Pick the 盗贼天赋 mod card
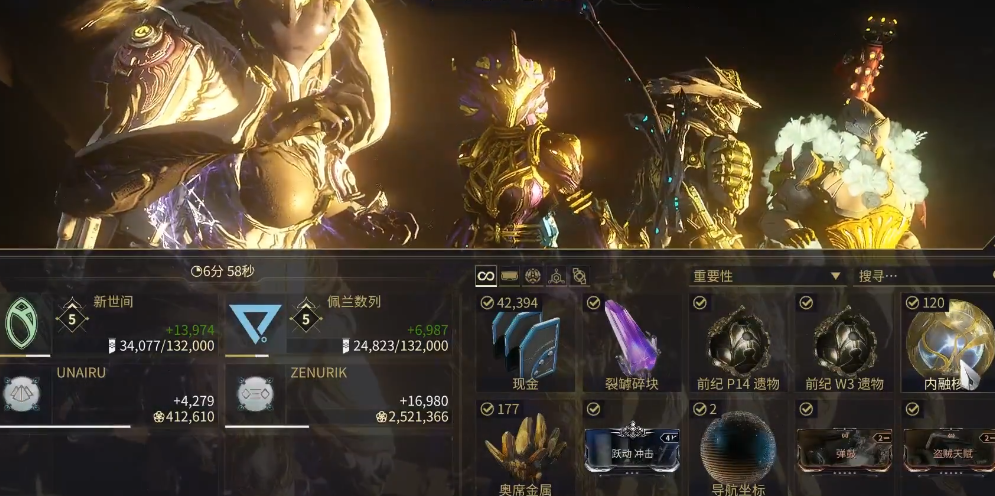Image resolution: width=995 pixels, height=496 pixels. [x=947, y=448]
